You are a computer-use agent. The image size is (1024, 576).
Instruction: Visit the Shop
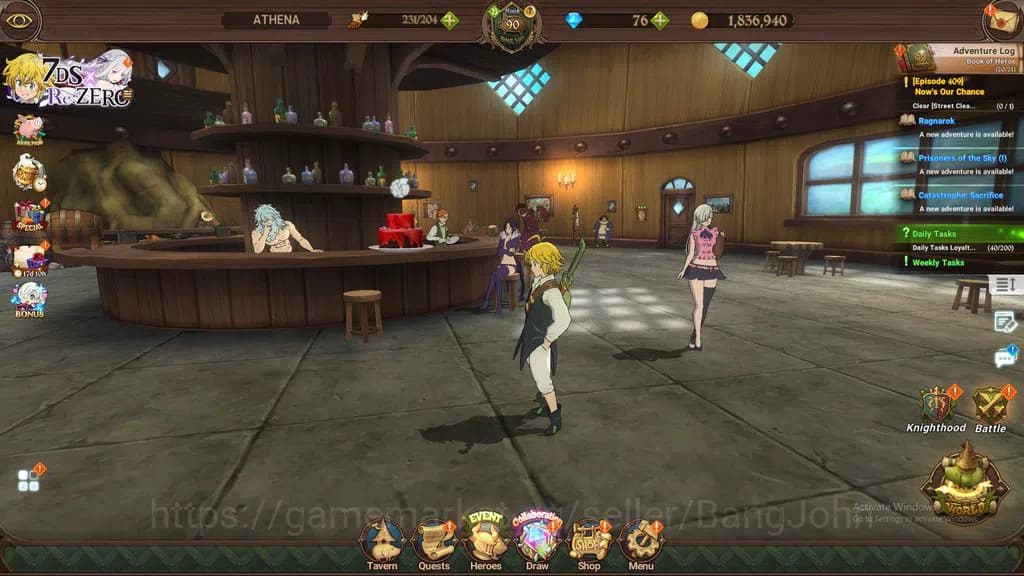[589, 541]
